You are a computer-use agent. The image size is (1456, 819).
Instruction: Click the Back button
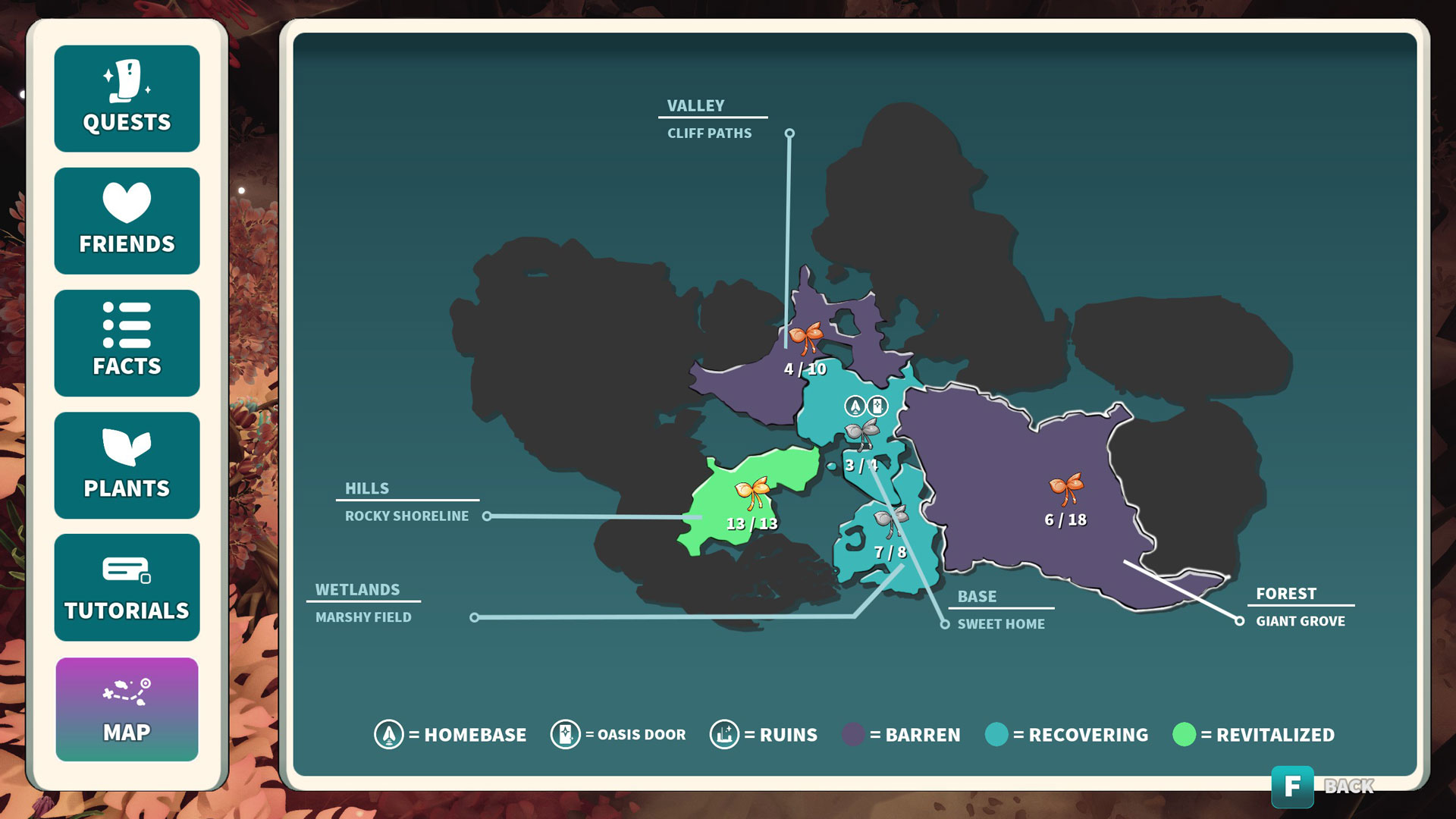(1292, 786)
